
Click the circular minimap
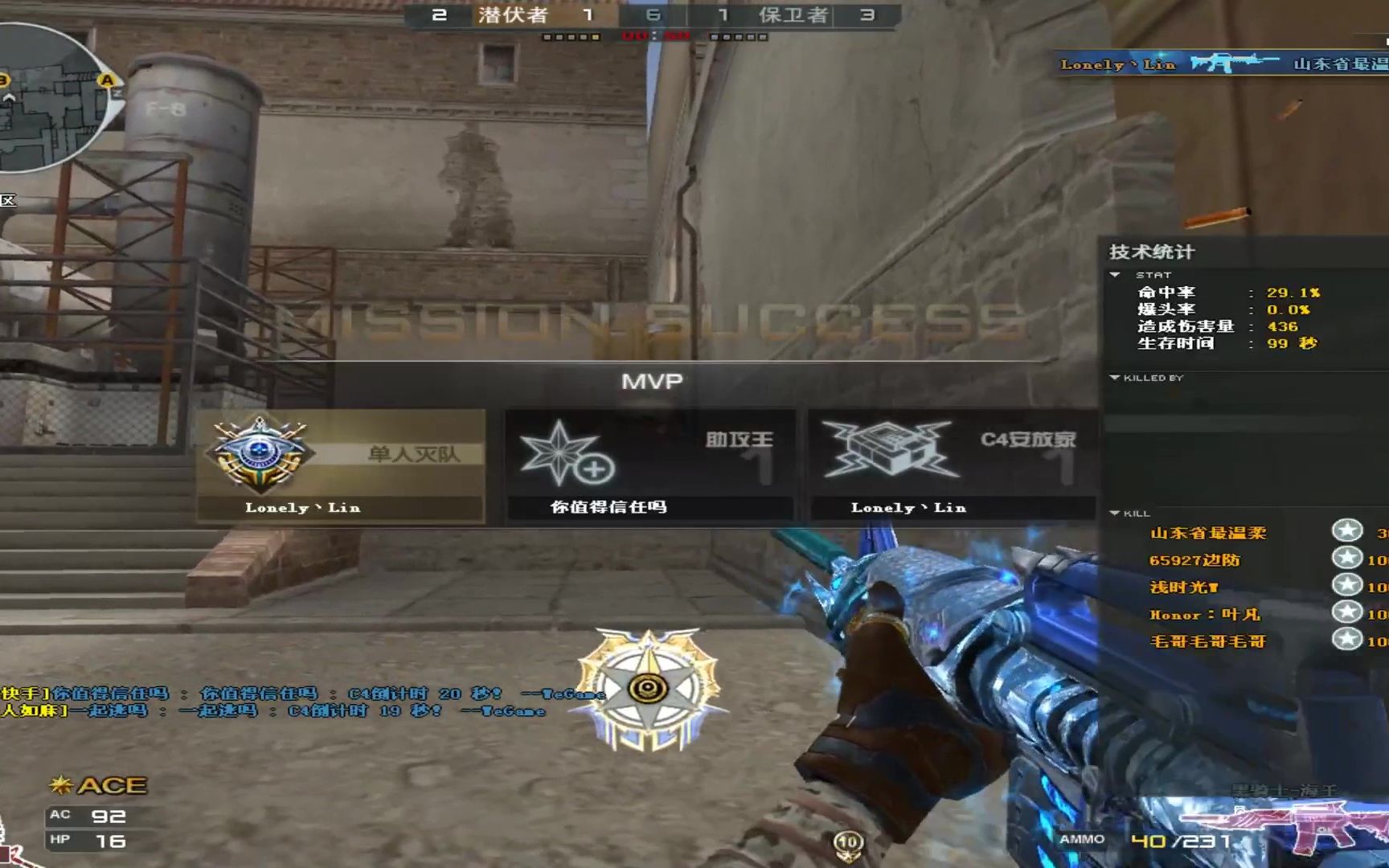[x=48, y=96]
